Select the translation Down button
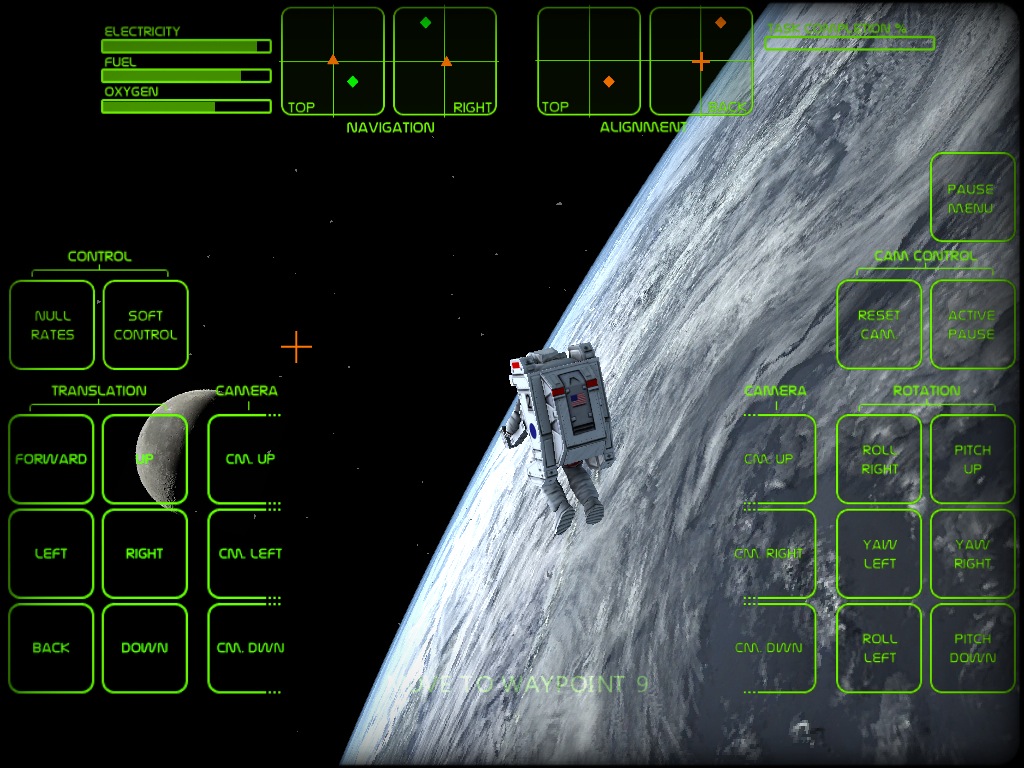Screen dimensions: 1024x768 145,647
